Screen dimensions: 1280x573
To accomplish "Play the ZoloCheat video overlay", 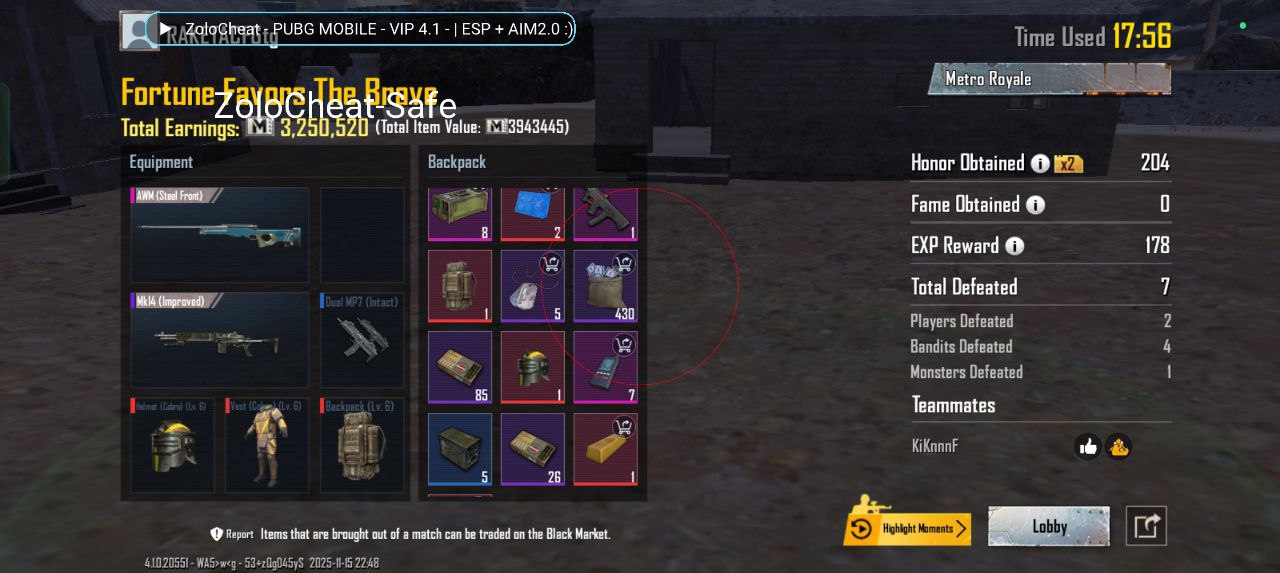I will pos(166,29).
